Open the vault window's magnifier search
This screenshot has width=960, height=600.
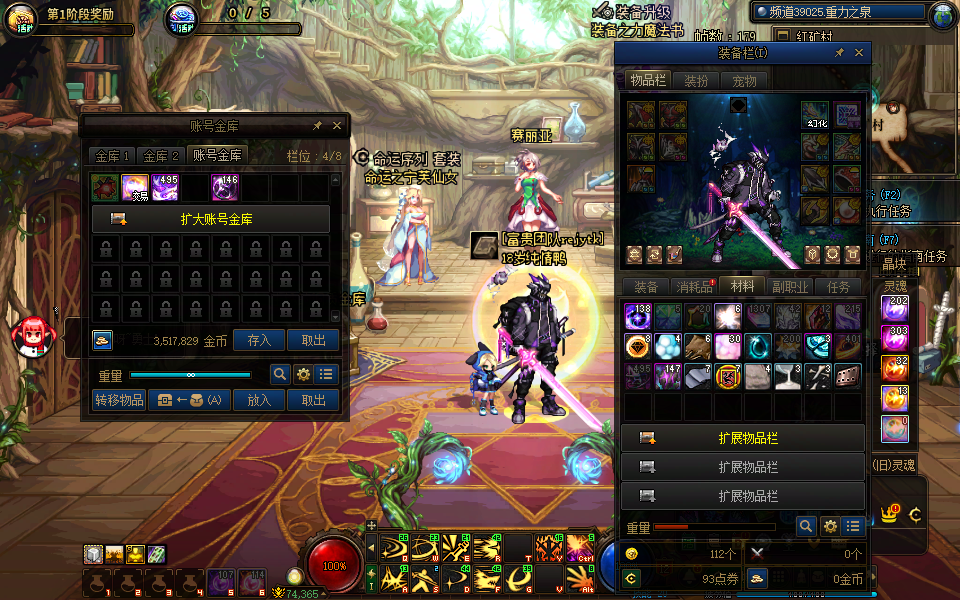coord(281,375)
